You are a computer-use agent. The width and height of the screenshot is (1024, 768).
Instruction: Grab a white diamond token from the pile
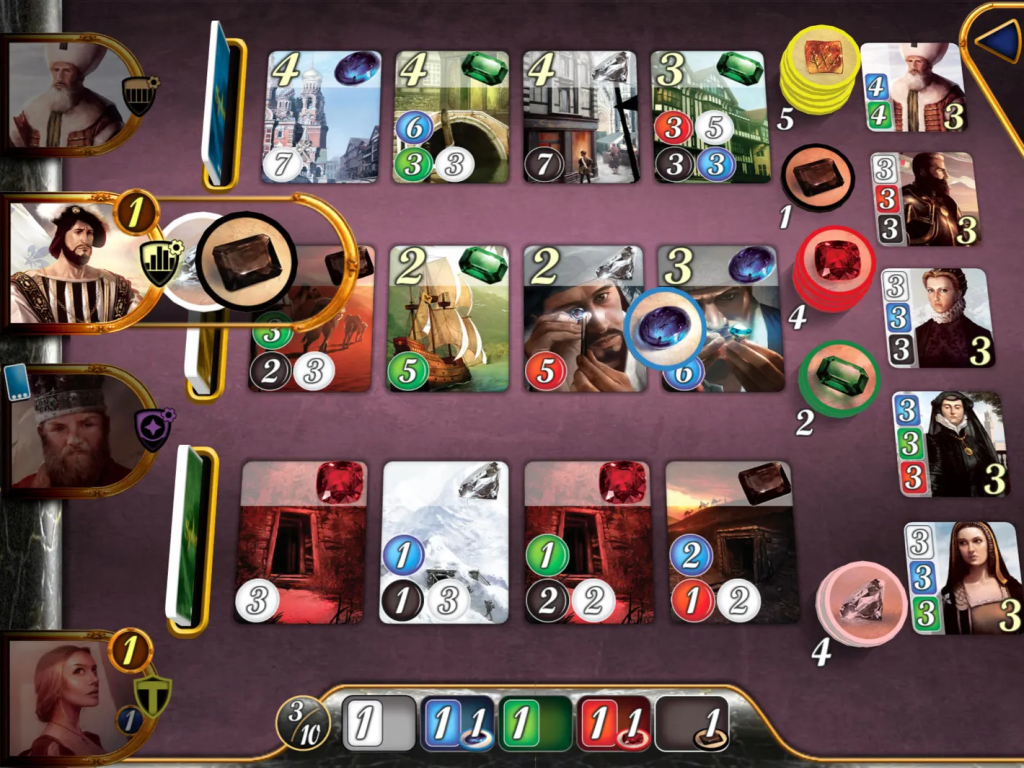click(860, 602)
